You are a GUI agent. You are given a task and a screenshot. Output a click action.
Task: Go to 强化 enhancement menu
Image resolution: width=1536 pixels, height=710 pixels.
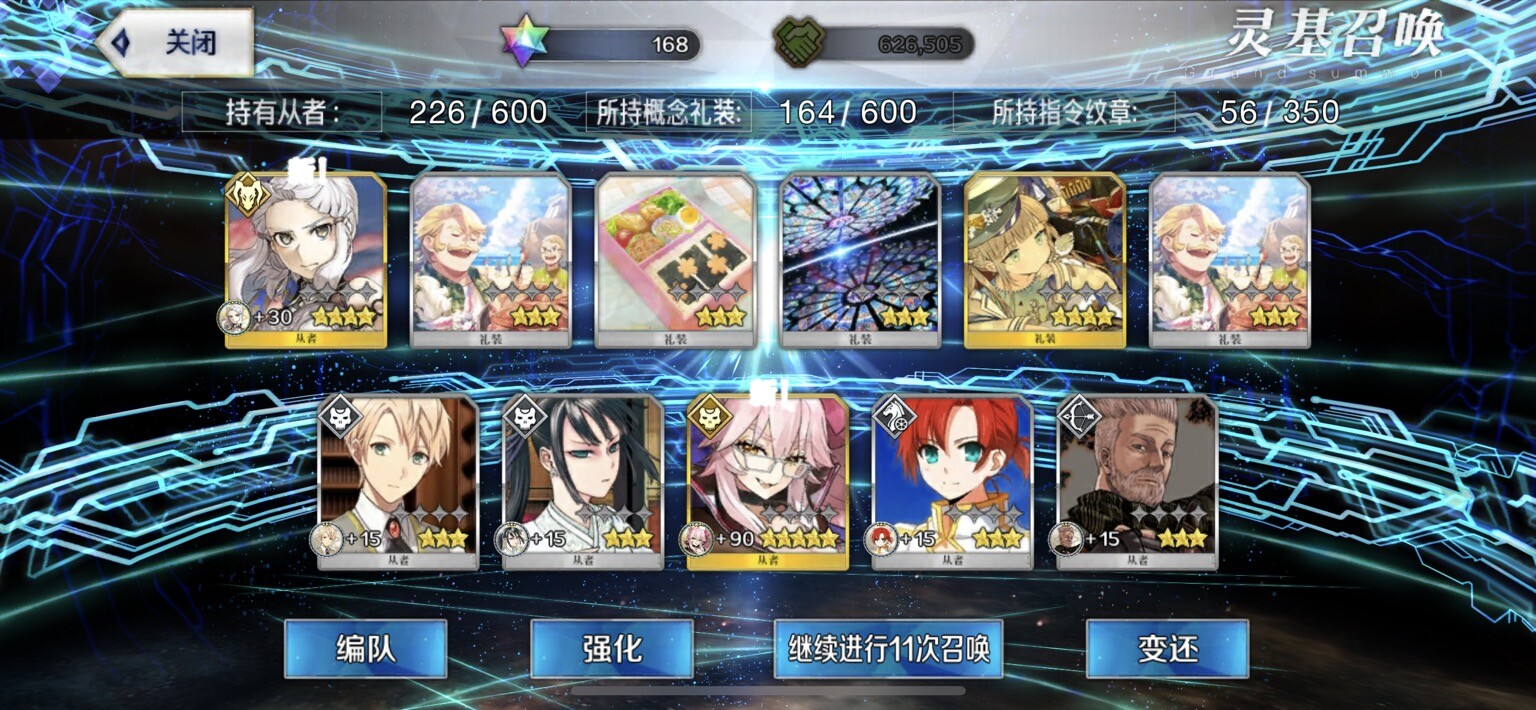pyautogui.click(x=611, y=648)
